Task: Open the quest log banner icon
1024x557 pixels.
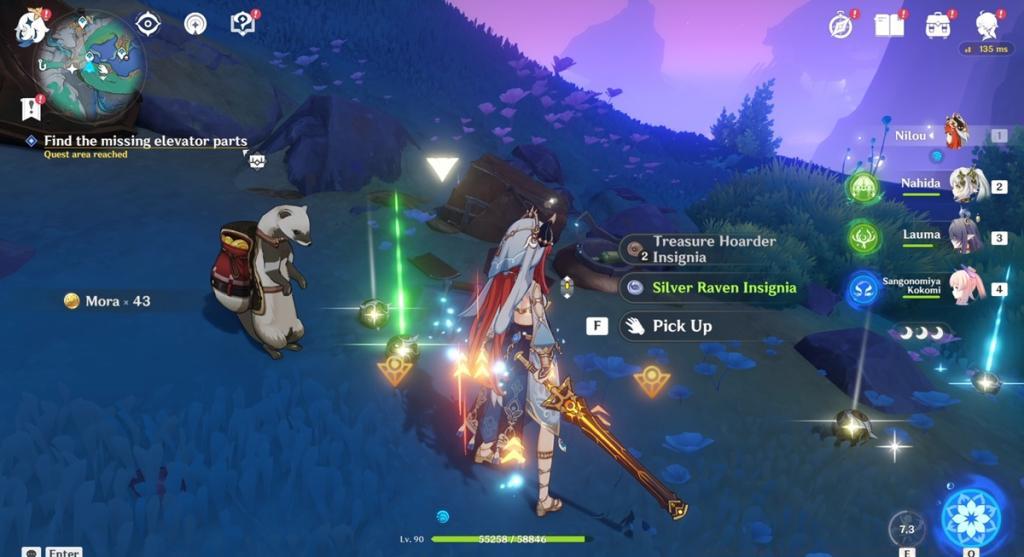Action: pyautogui.click(x=30, y=108)
